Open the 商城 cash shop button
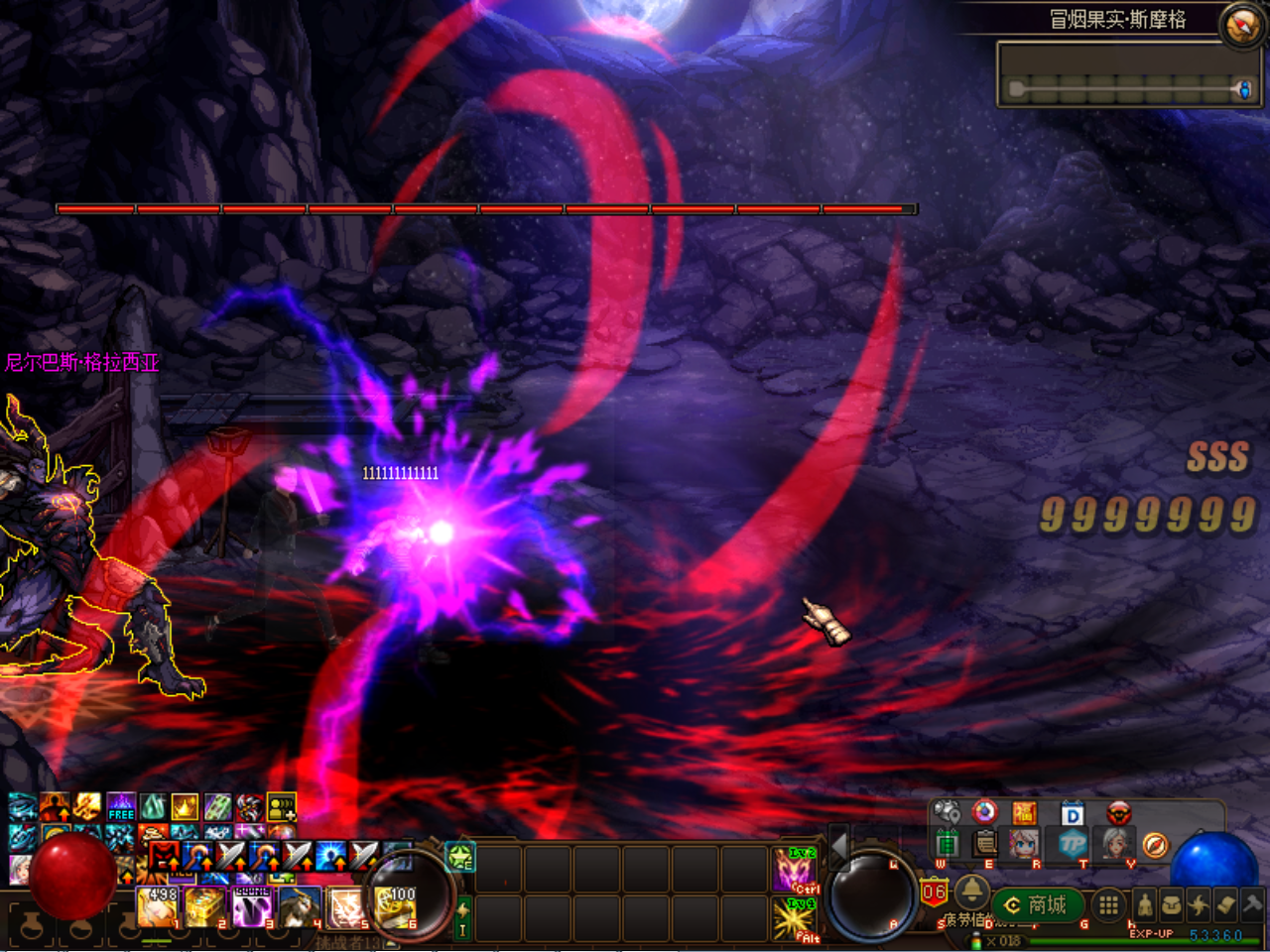1270x952 pixels. point(1037,904)
